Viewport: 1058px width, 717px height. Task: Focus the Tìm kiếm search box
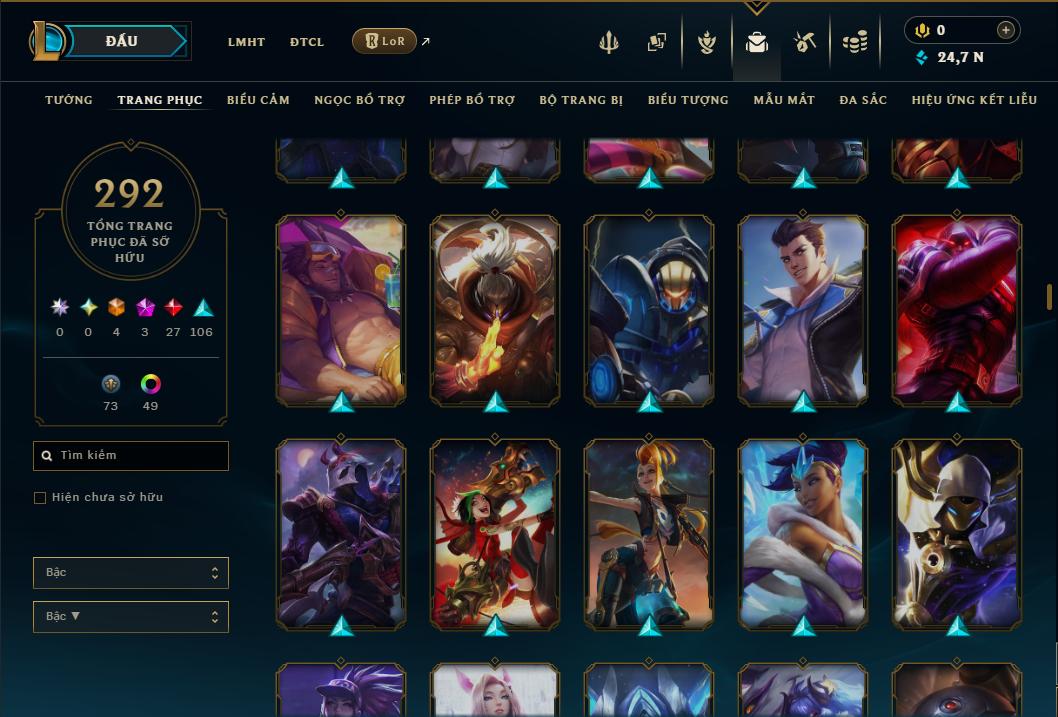[131, 456]
